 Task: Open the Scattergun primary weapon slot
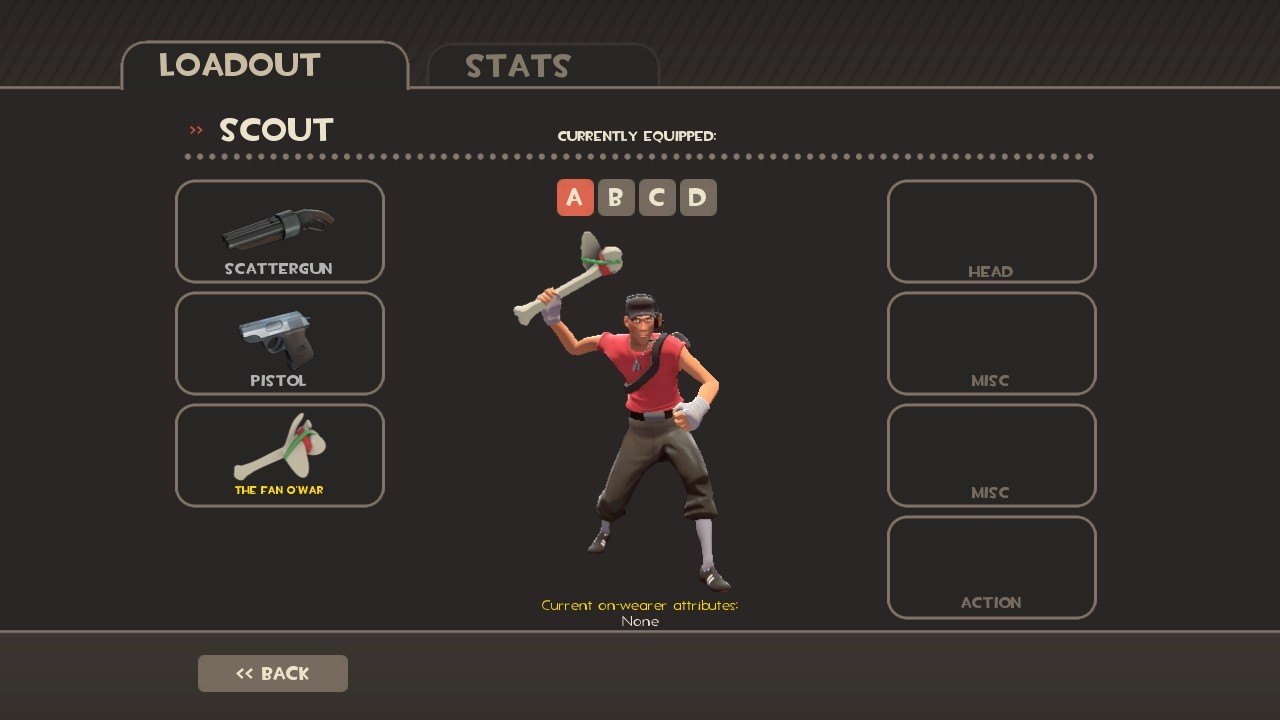point(280,231)
